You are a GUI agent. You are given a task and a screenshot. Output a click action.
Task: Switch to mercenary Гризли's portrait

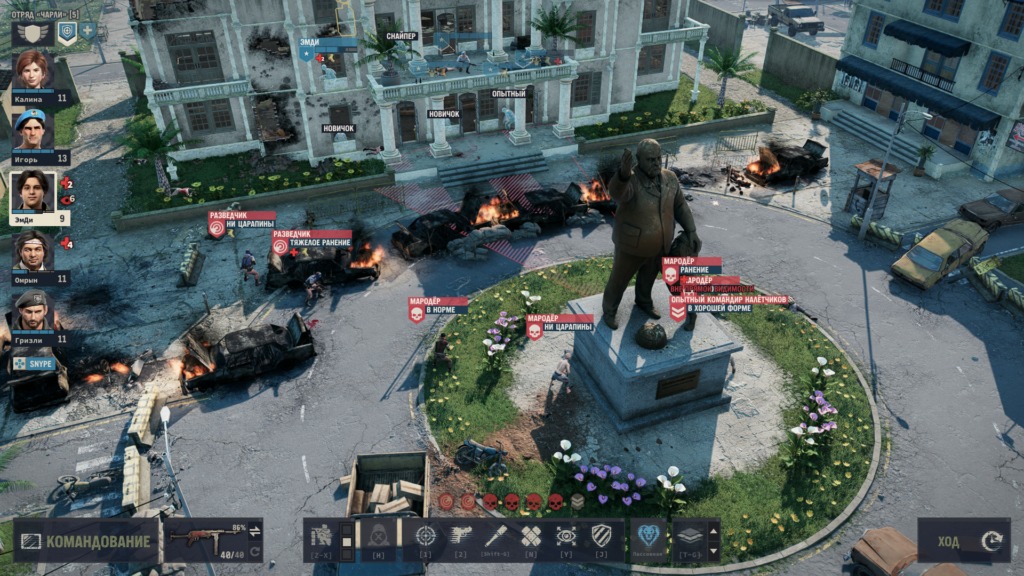[32, 311]
